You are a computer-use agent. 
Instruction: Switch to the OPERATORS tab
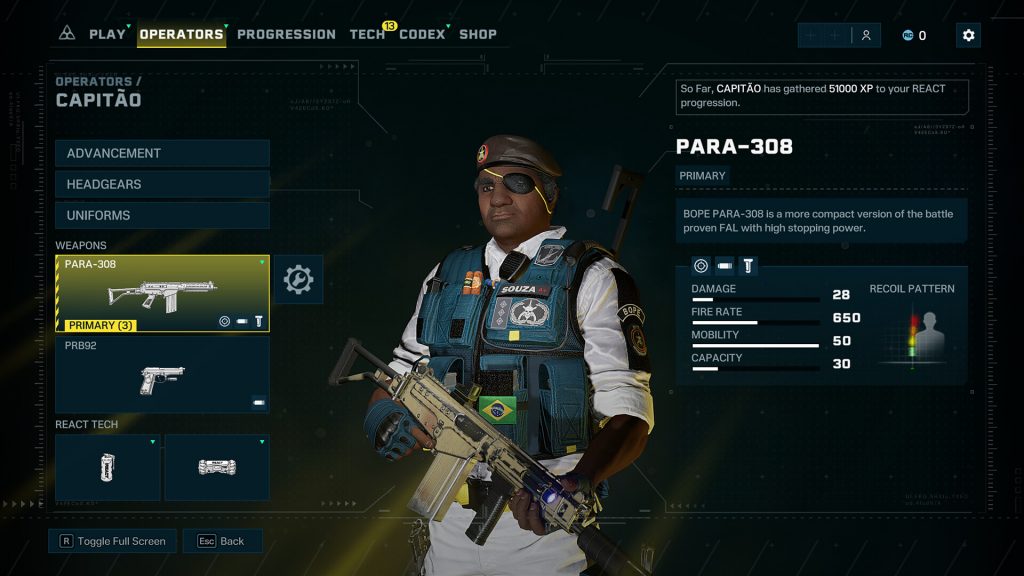[x=181, y=34]
